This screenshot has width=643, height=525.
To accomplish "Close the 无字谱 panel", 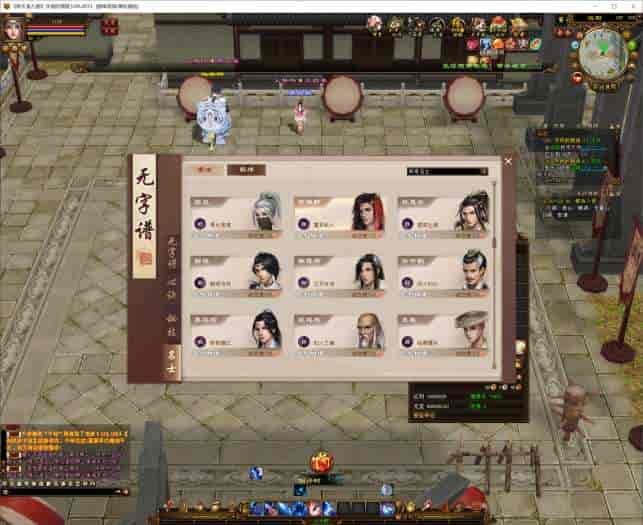I will [508, 161].
